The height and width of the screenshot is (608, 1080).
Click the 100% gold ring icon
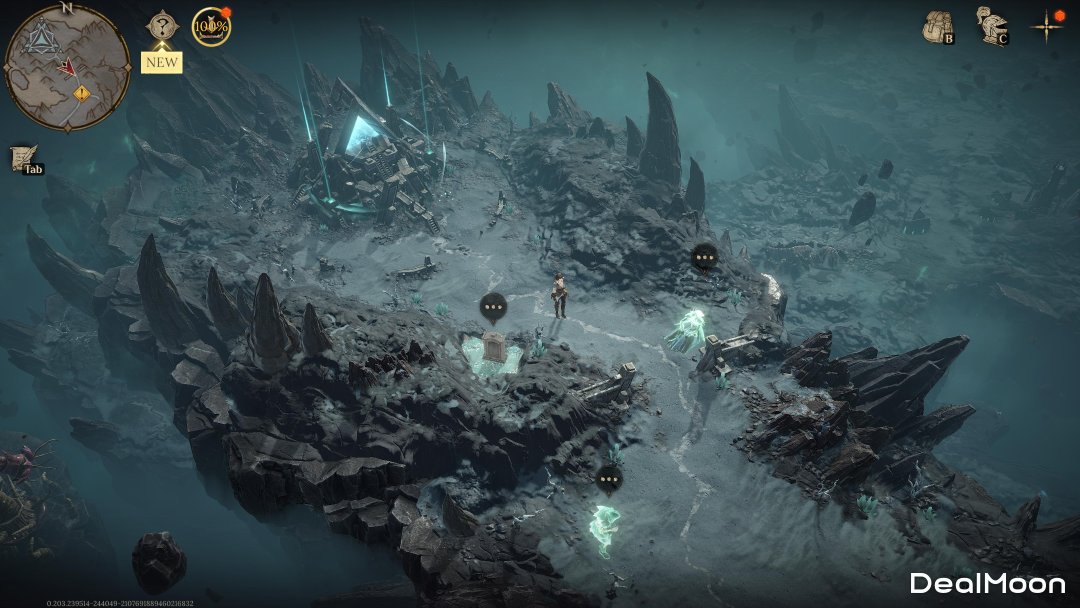pyautogui.click(x=210, y=27)
